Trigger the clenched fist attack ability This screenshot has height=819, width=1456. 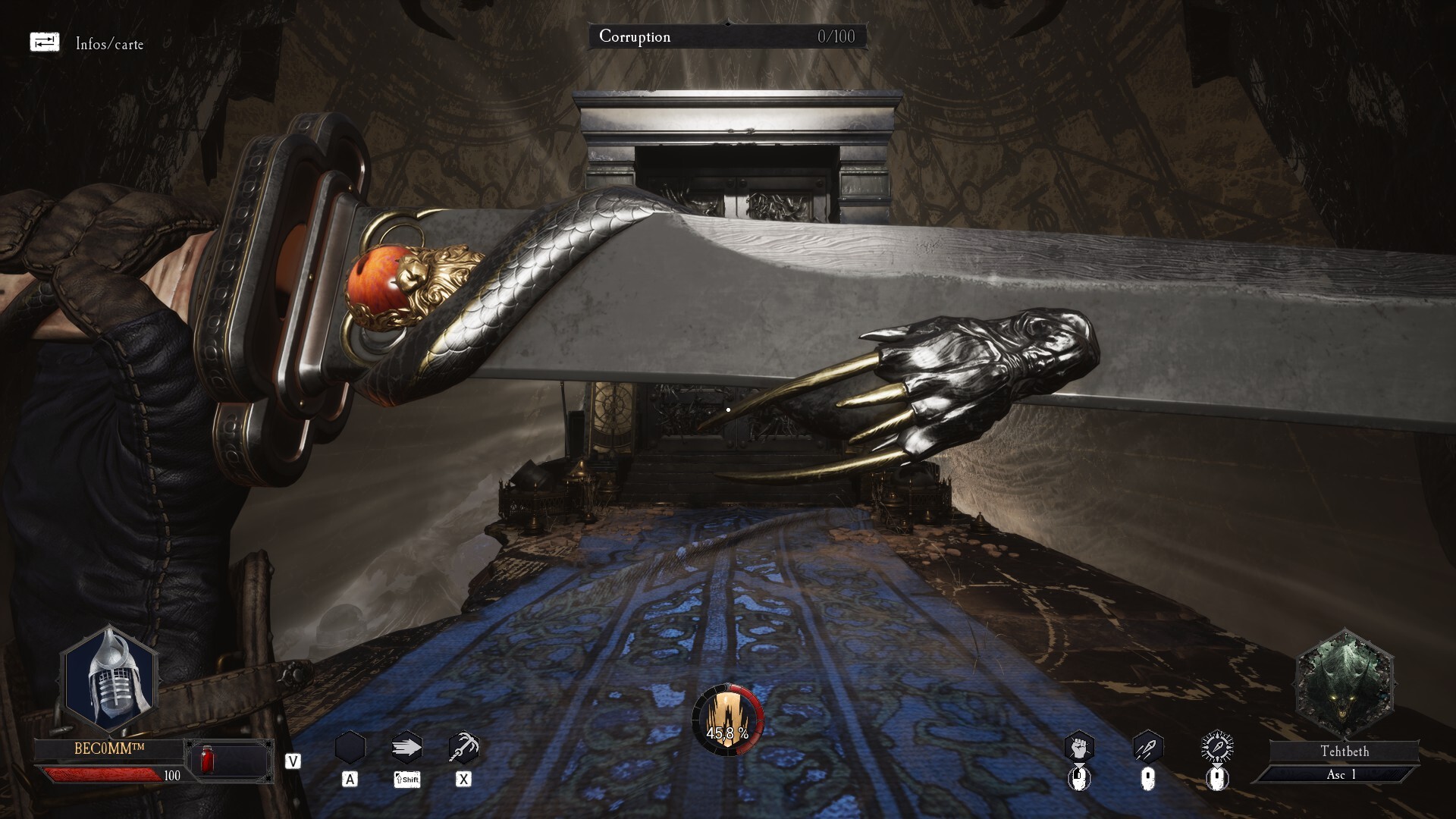(1079, 747)
